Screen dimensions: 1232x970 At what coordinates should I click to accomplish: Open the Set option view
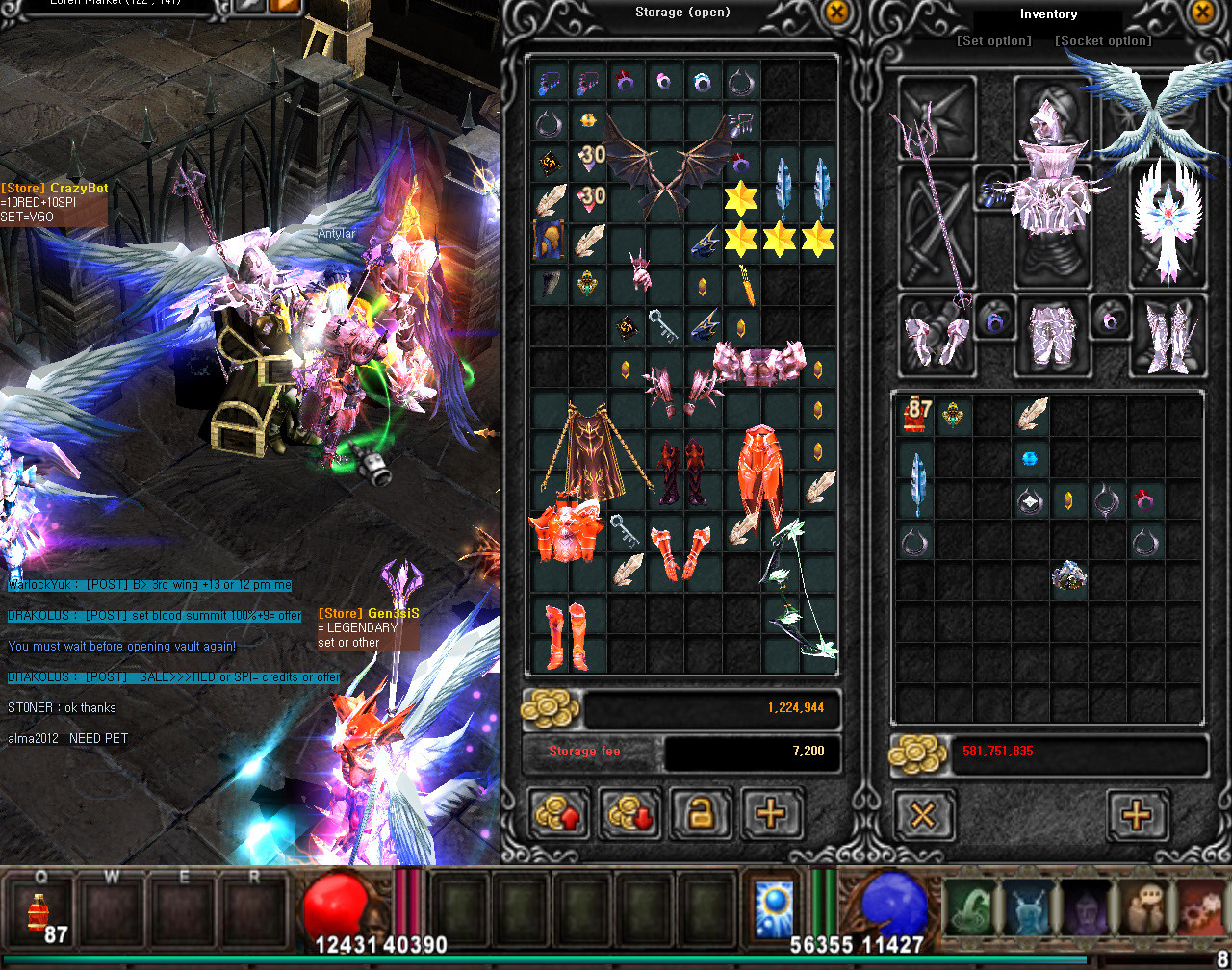[993, 40]
